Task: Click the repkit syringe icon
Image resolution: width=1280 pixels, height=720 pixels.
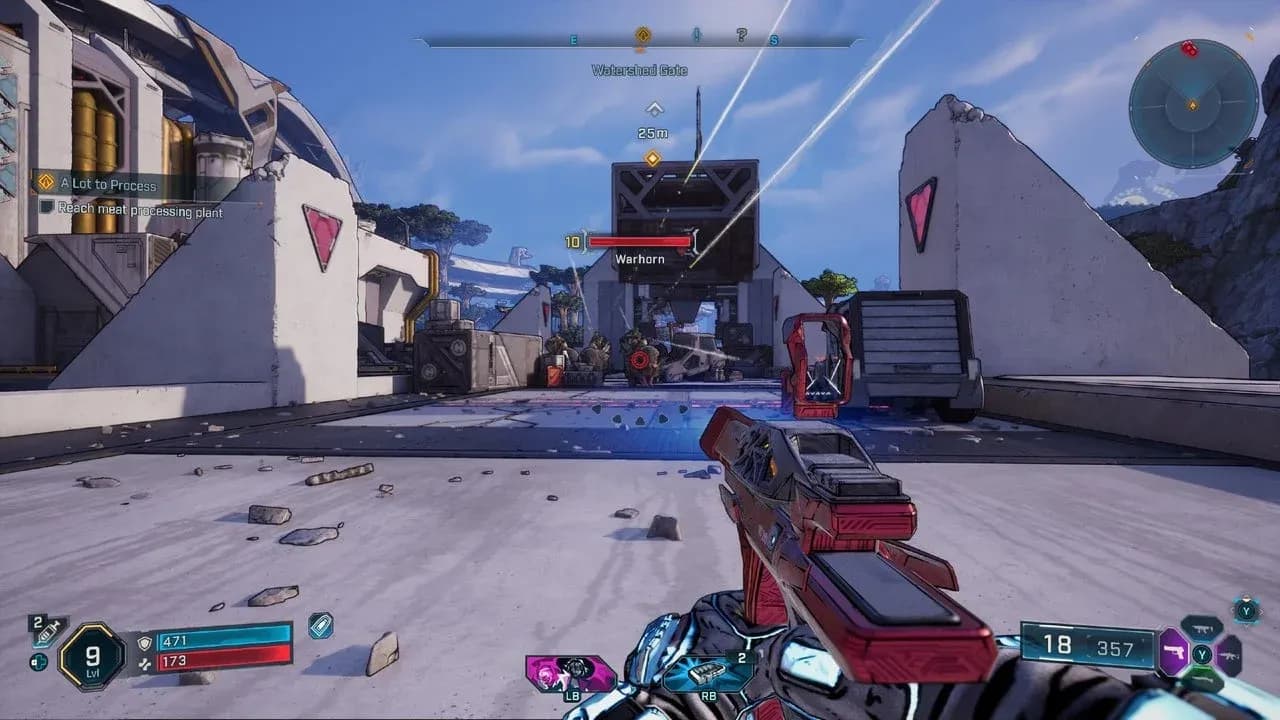Action: [x=46, y=632]
